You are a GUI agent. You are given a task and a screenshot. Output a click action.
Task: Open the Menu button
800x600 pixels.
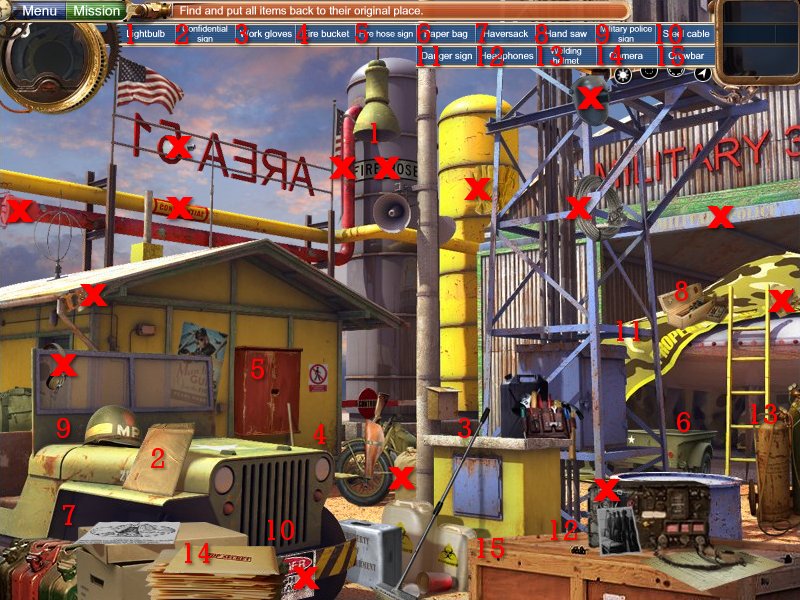[39, 11]
